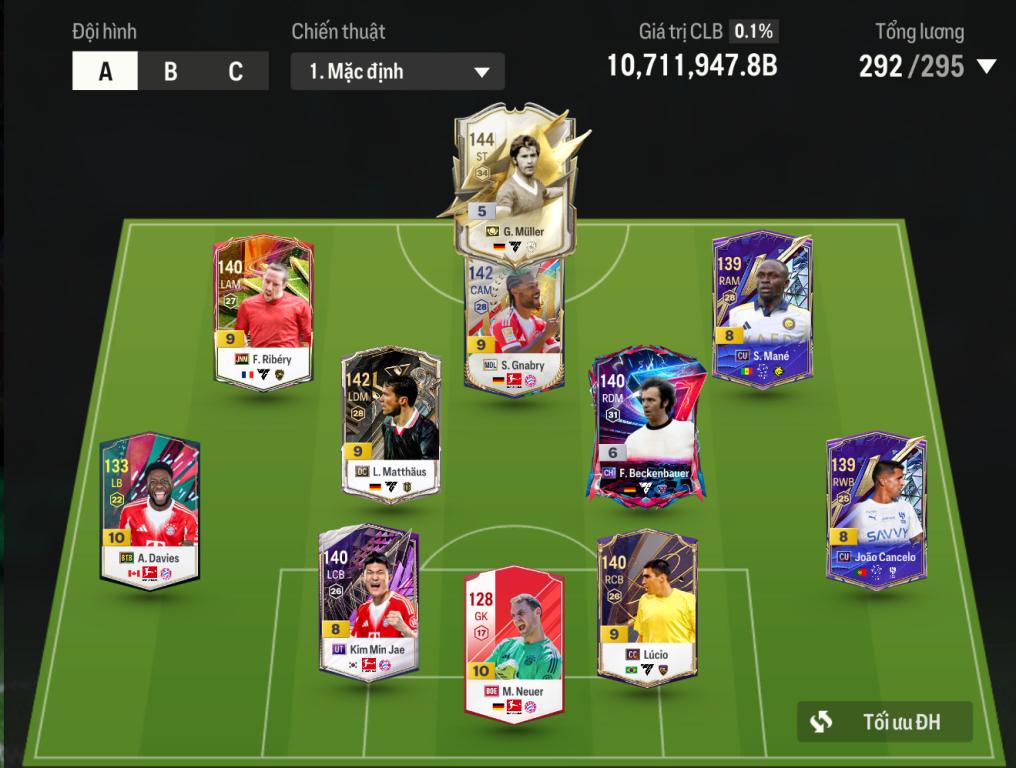1016x768 pixels.
Task: Expand the Tổng lương salary arrow
Action: coord(986,67)
